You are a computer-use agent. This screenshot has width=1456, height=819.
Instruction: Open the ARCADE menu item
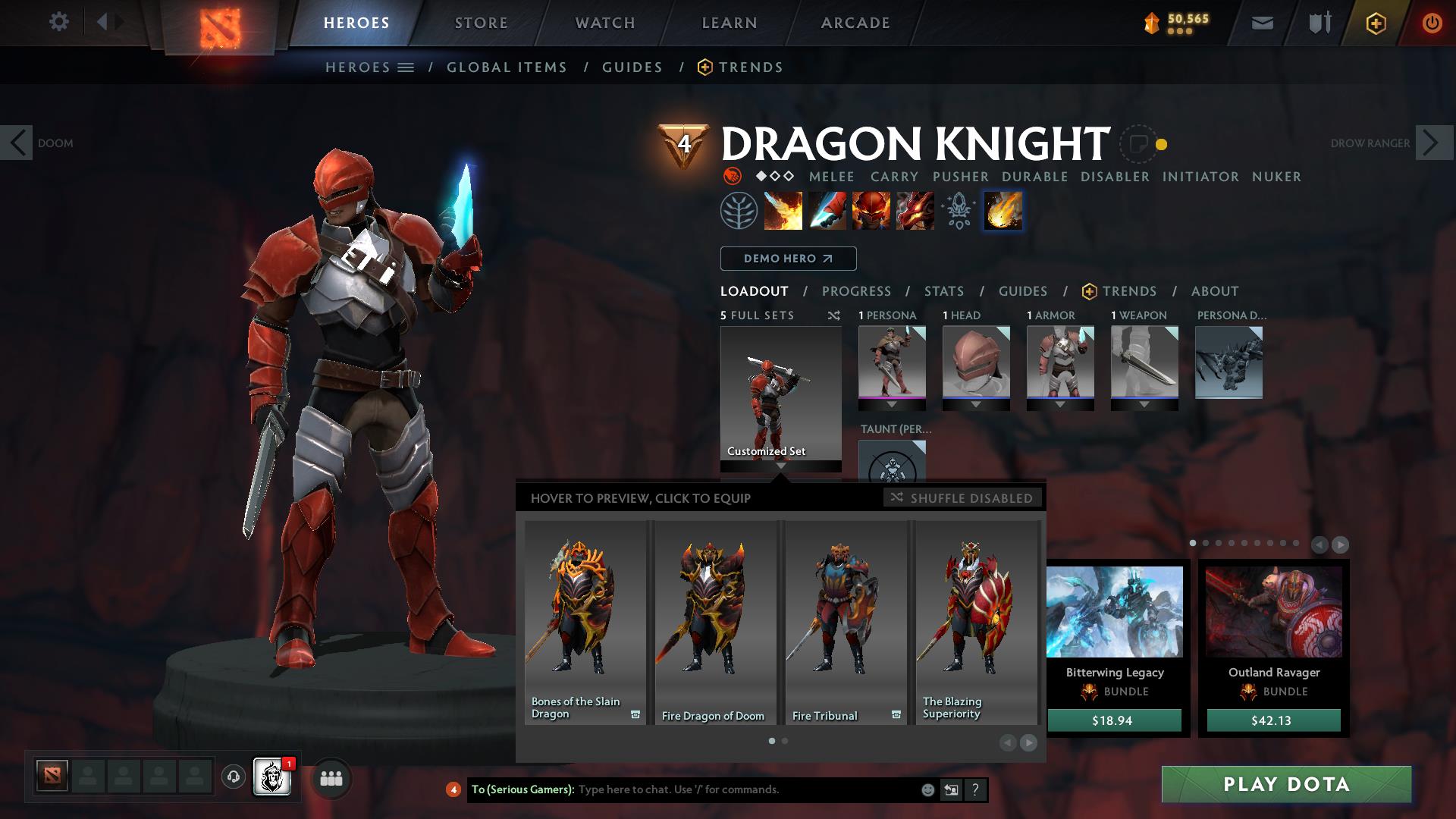click(855, 23)
